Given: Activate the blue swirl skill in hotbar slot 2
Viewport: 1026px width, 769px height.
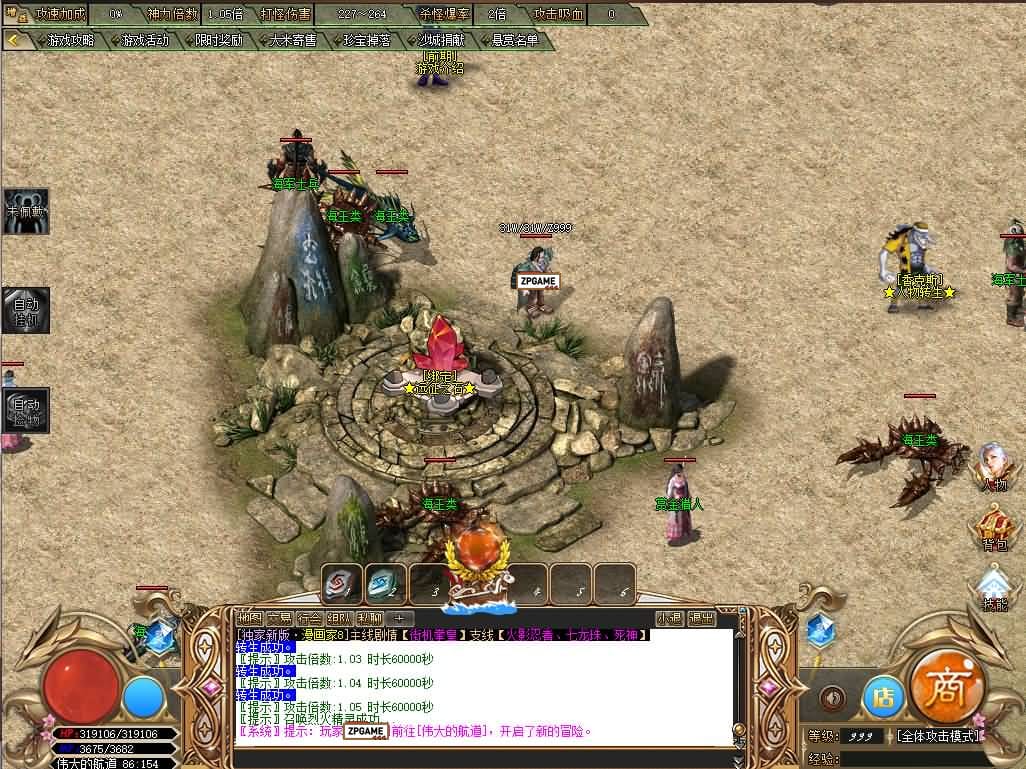Looking at the screenshot, I should tap(386, 584).
